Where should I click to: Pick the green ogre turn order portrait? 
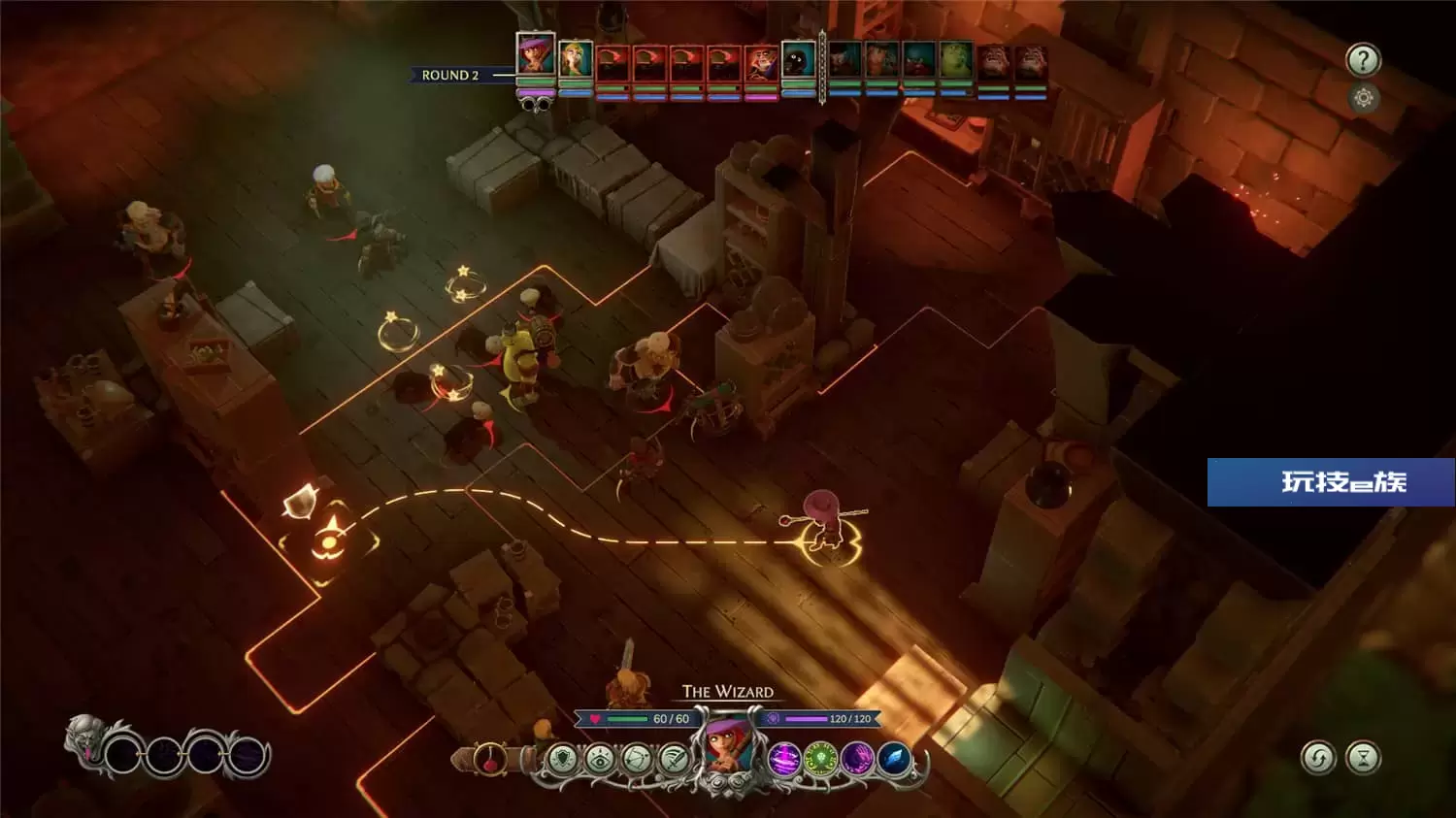pos(956,61)
